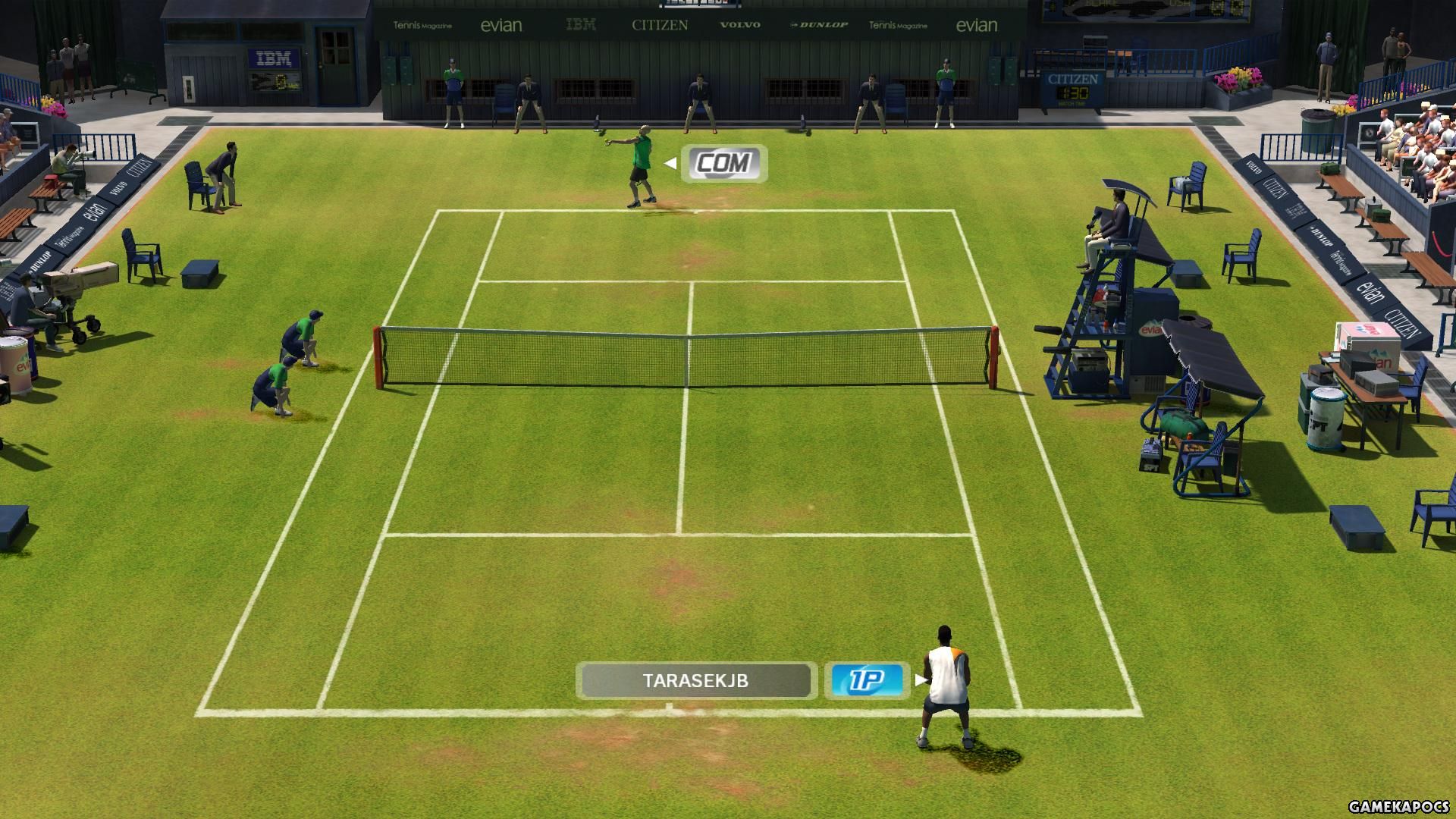Select the TARASEKJB player name plate
Viewport: 1456px width, 819px height.
(x=695, y=680)
